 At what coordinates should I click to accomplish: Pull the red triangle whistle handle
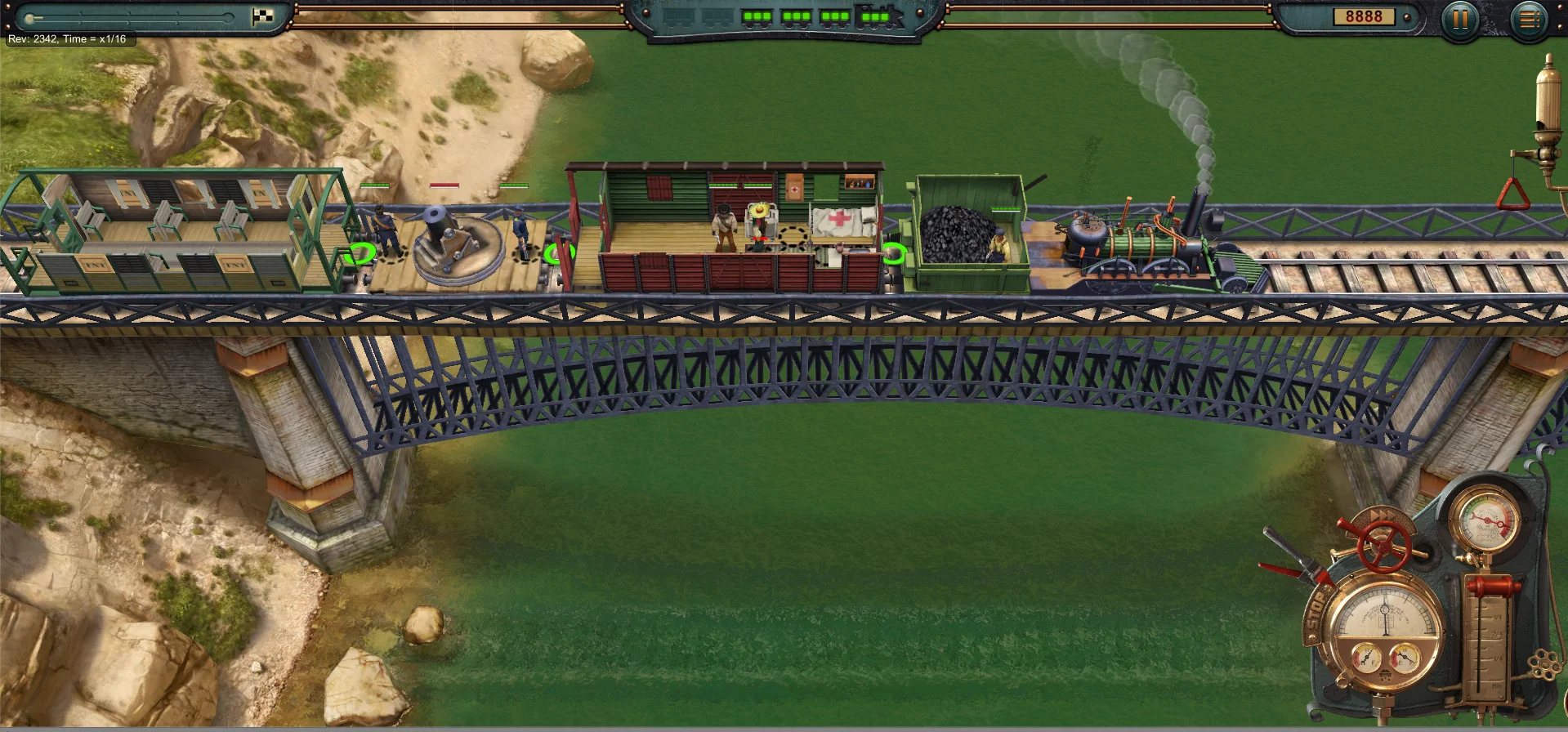tap(1512, 194)
